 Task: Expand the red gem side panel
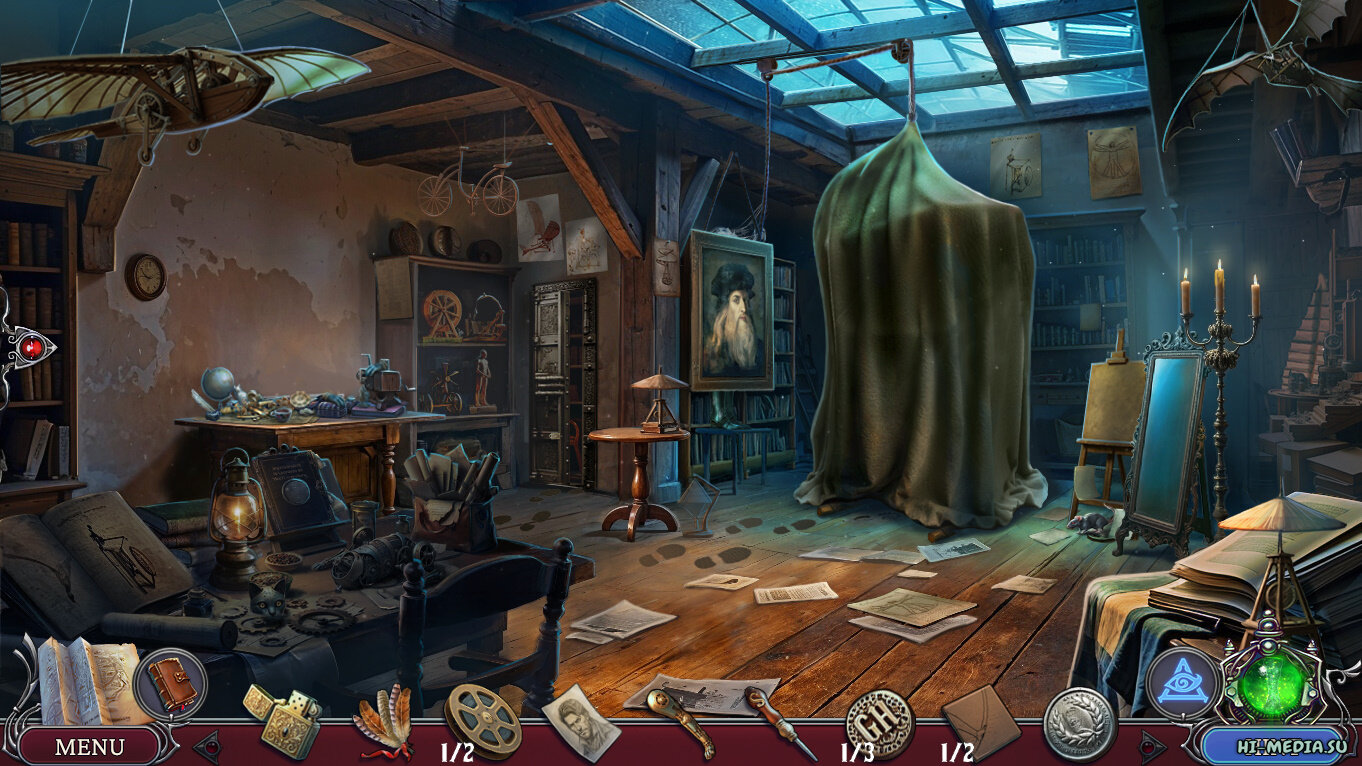pos(30,347)
